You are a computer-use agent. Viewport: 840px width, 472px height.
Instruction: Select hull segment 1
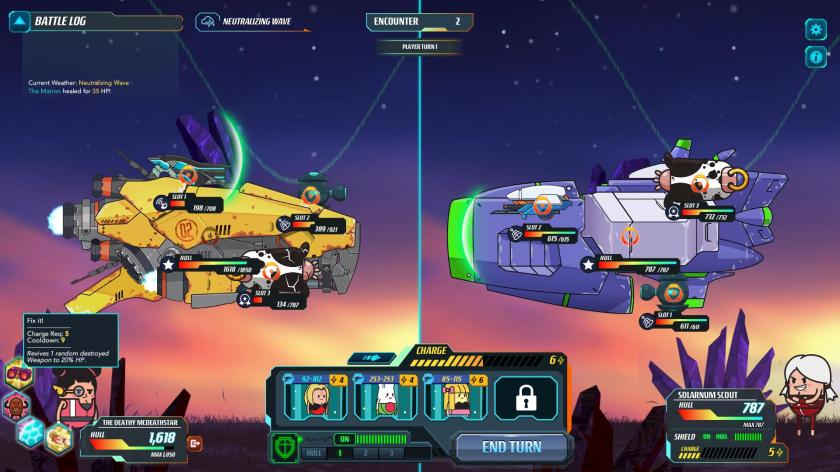click(339, 453)
